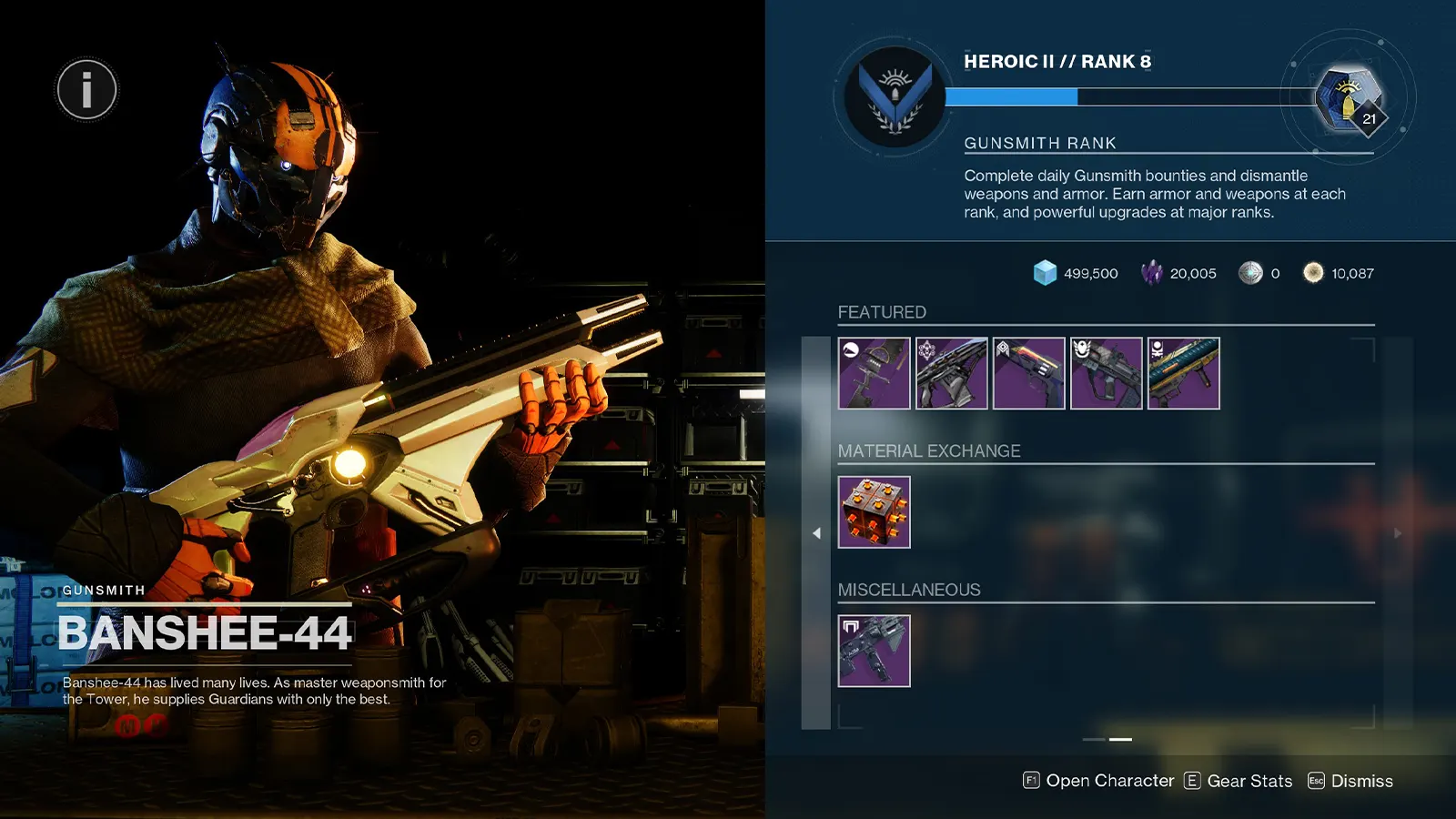Select the weapon under Miscellaneous
The height and width of the screenshot is (819, 1456).
tap(874, 651)
